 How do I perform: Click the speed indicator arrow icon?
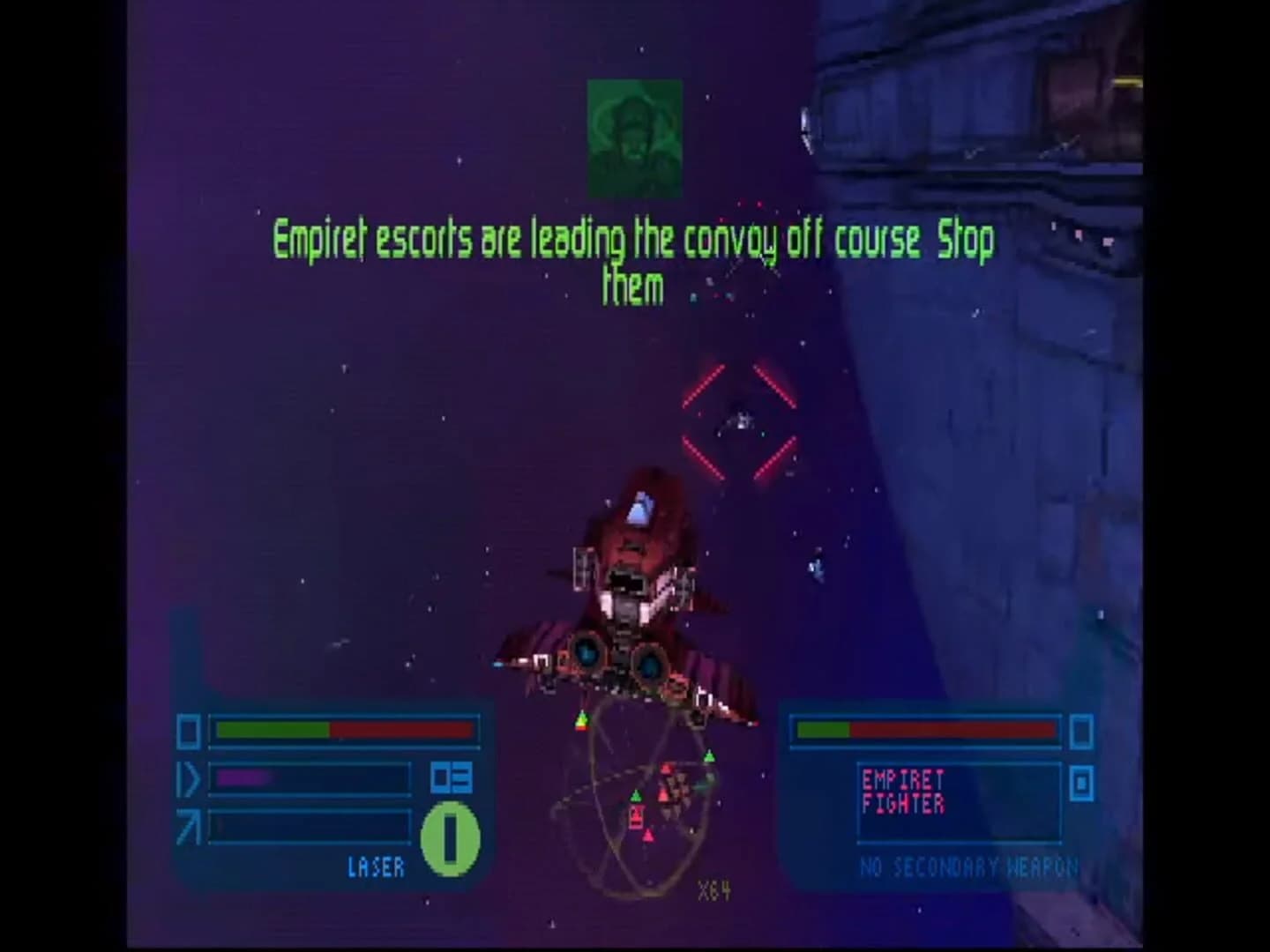188,777
